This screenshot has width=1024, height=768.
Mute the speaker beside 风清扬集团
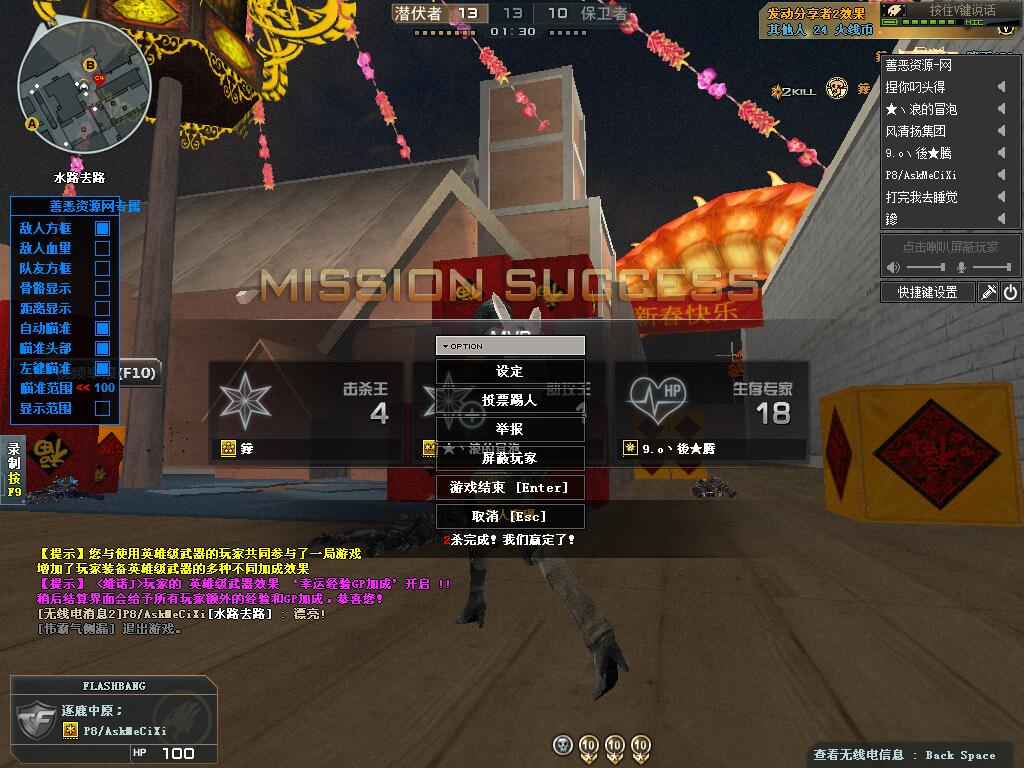pyautogui.click(x=1001, y=131)
